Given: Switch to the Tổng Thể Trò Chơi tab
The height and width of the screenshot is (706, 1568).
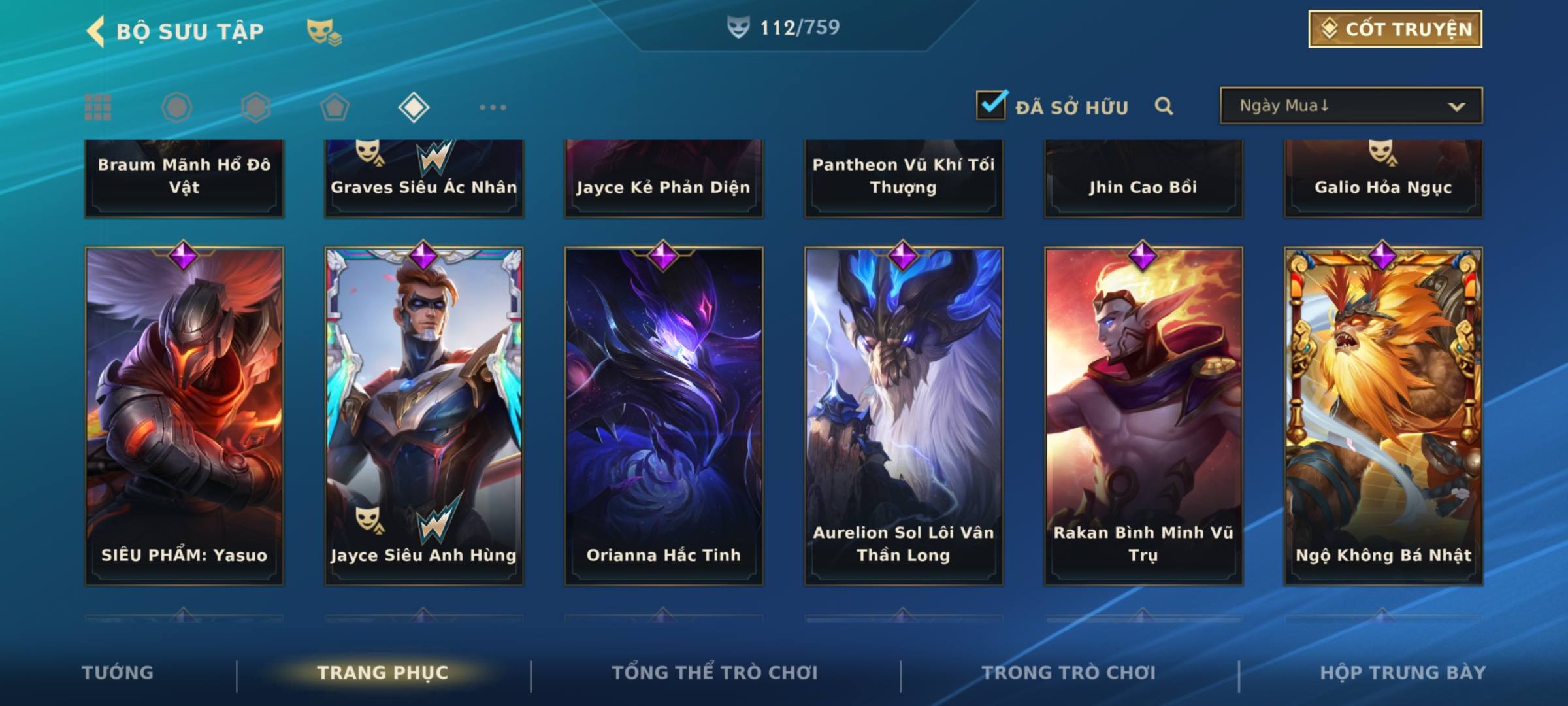Looking at the screenshot, I should [x=715, y=673].
